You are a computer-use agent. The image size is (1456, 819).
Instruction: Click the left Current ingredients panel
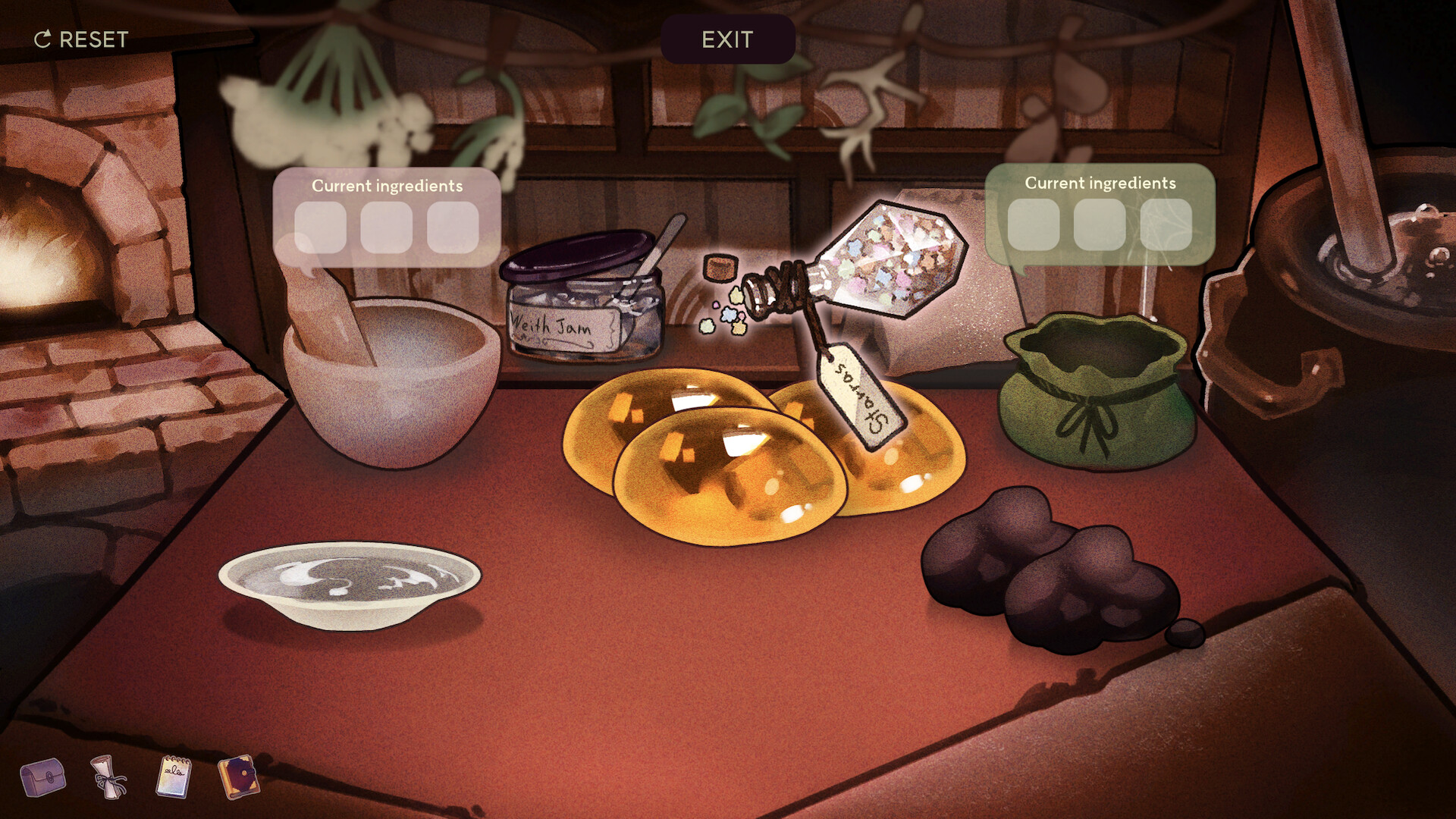pyautogui.click(x=388, y=187)
